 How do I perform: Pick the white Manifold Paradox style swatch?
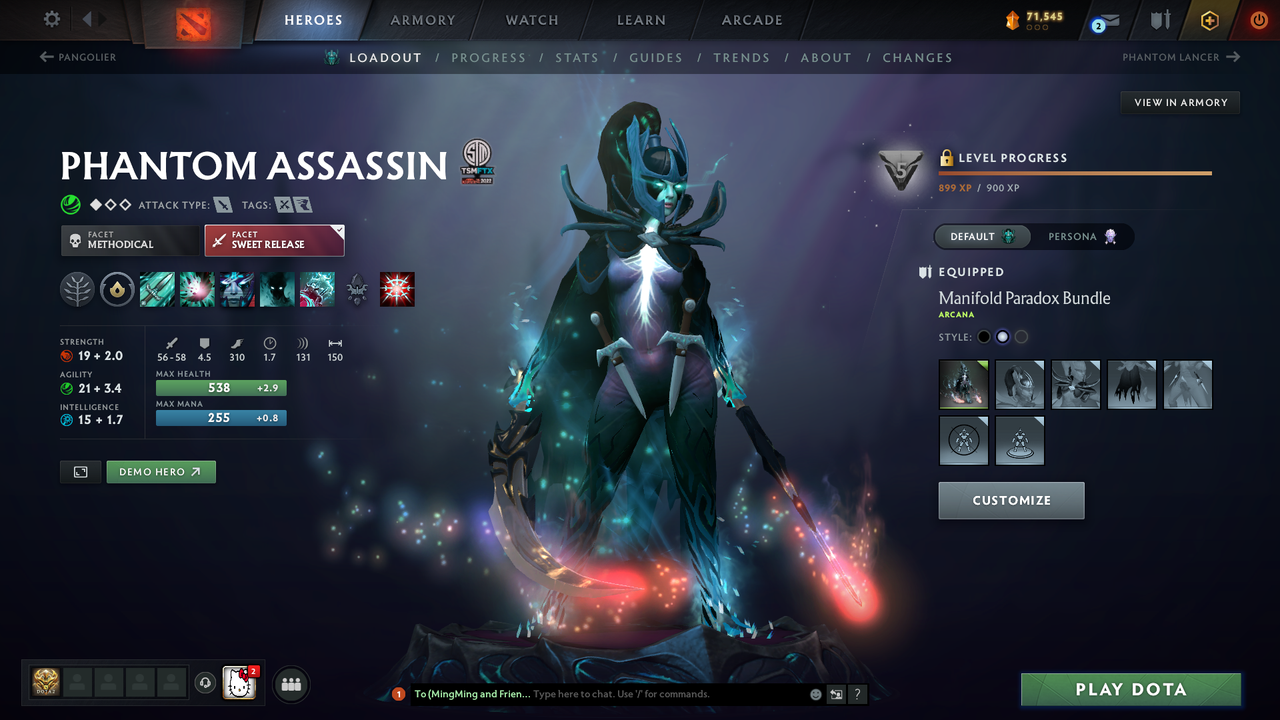[x=1003, y=337]
